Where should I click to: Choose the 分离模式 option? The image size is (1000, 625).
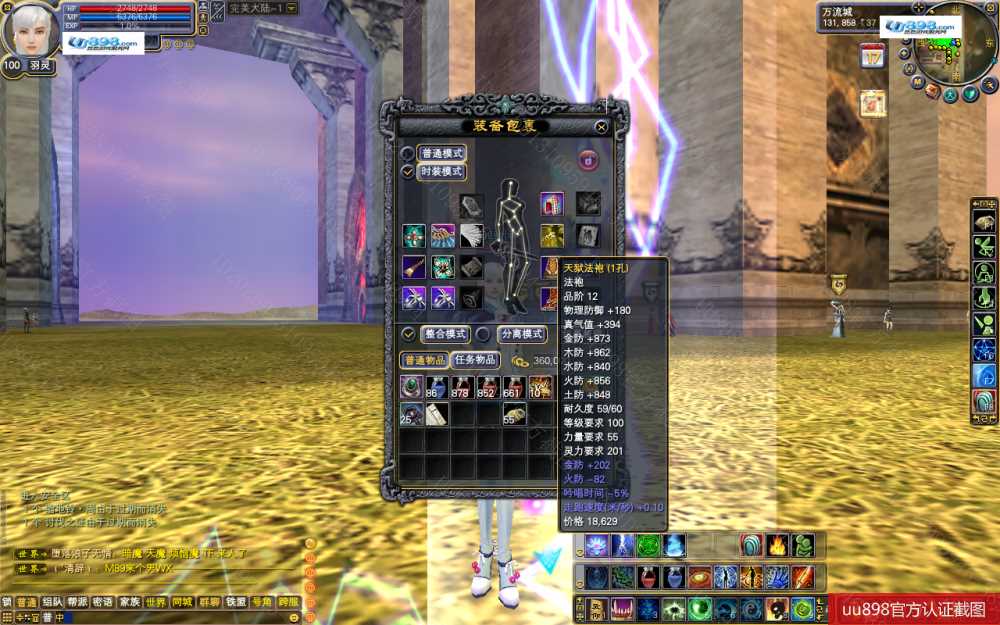(483, 334)
